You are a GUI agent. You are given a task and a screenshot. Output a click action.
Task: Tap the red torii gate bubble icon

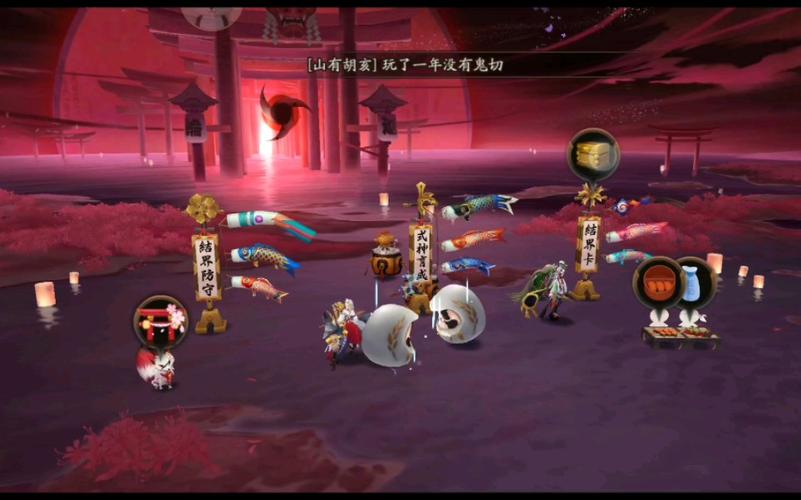[x=160, y=322]
